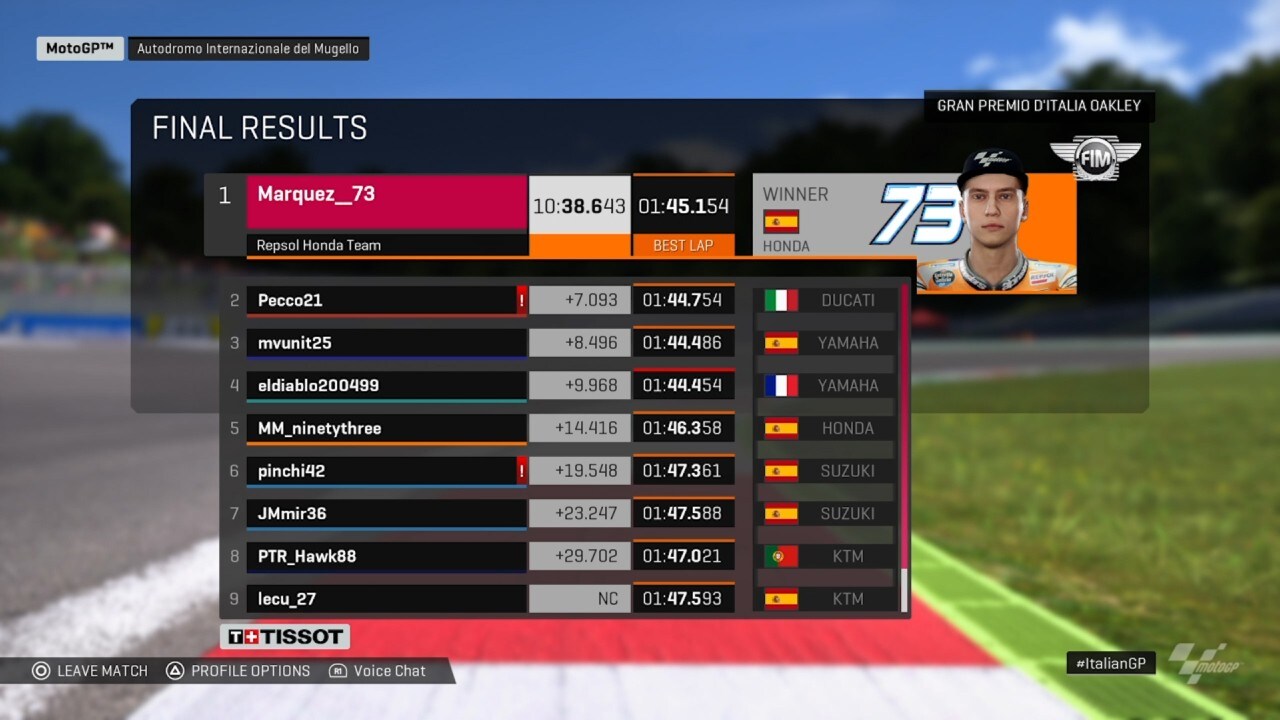The width and height of the screenshot is (1280, 720).
Task: Choose the mvunit25 player row
Action: point(386,343)
